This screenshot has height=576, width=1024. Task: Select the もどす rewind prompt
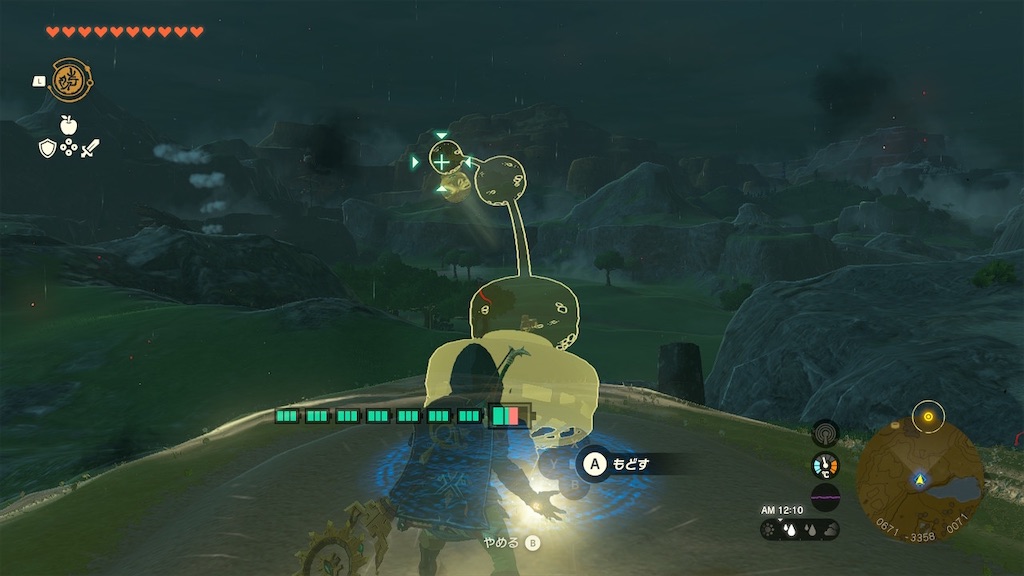[617, 464]
